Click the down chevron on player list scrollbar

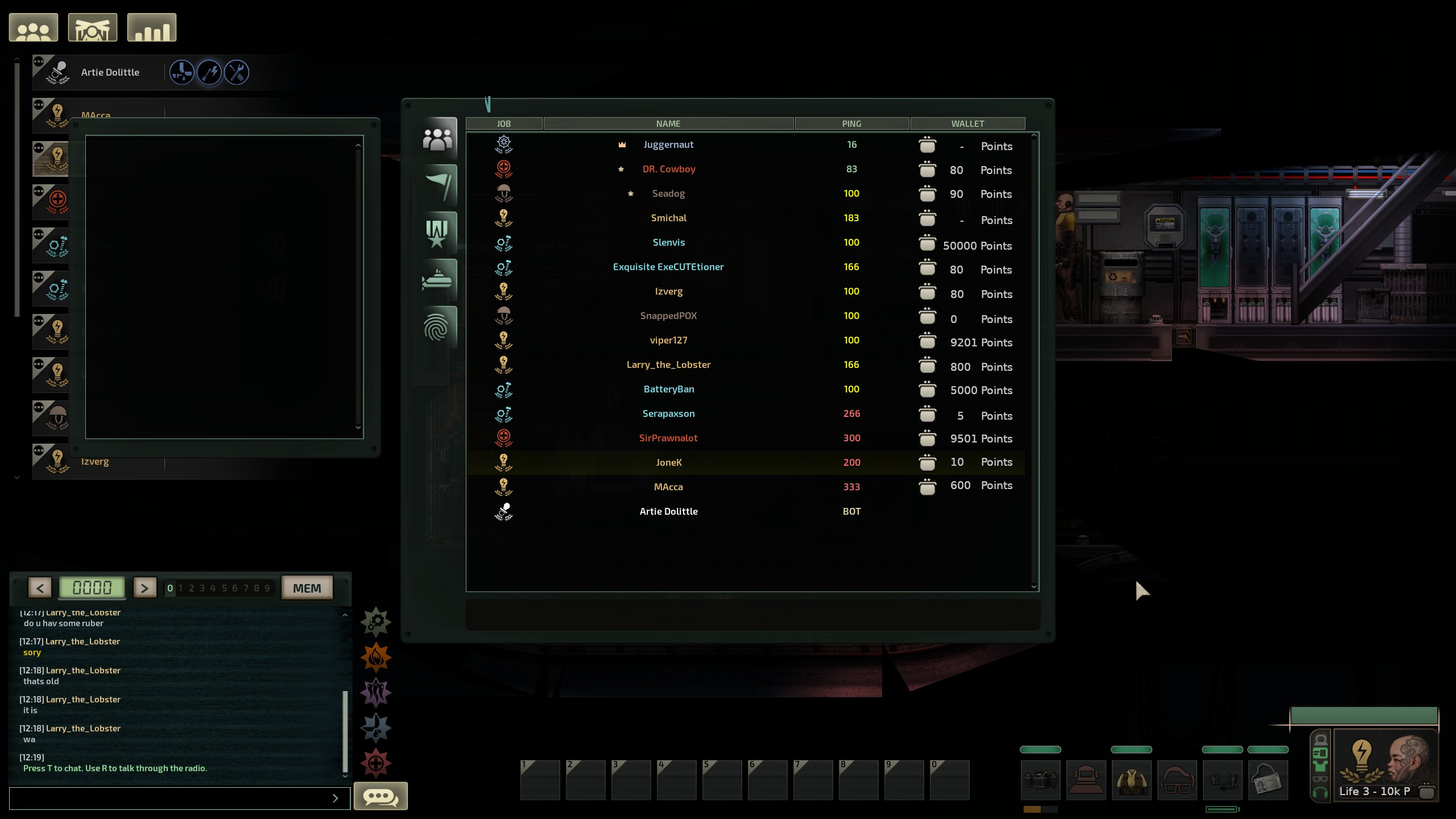[1033, 586]
